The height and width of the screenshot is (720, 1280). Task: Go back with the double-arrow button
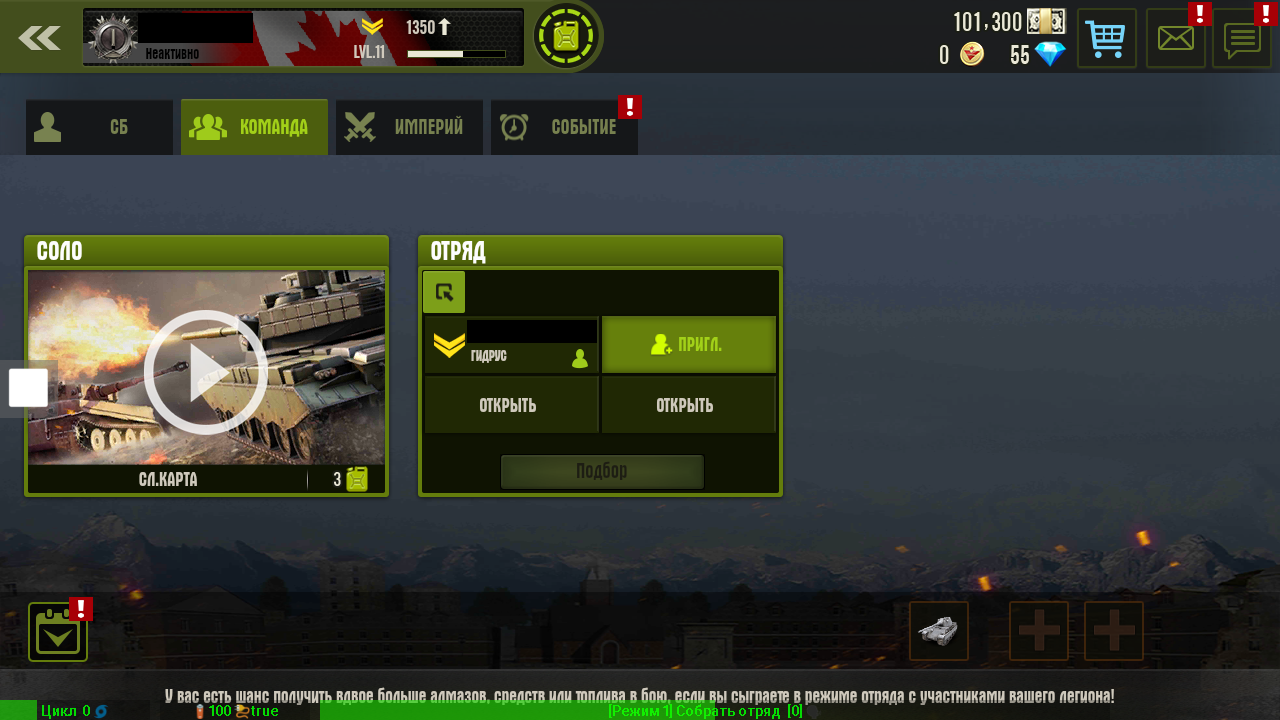(x=39, y=38)
